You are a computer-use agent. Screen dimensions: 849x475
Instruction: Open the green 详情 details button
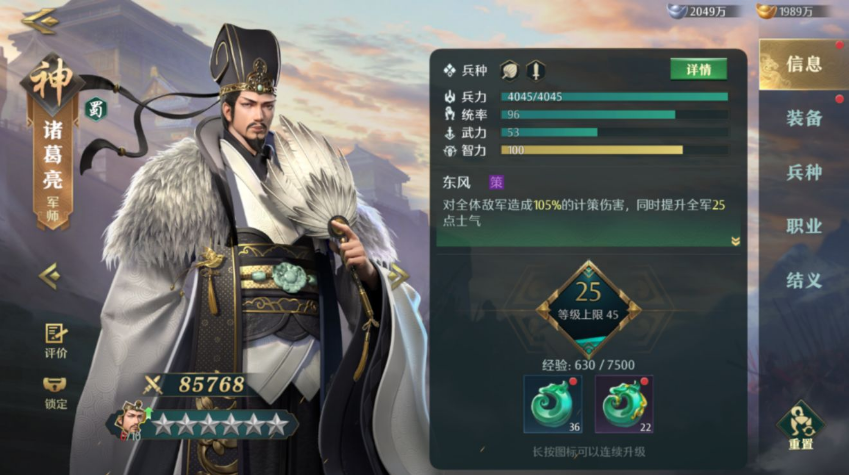pyautogui.click(x=698, y=70)
